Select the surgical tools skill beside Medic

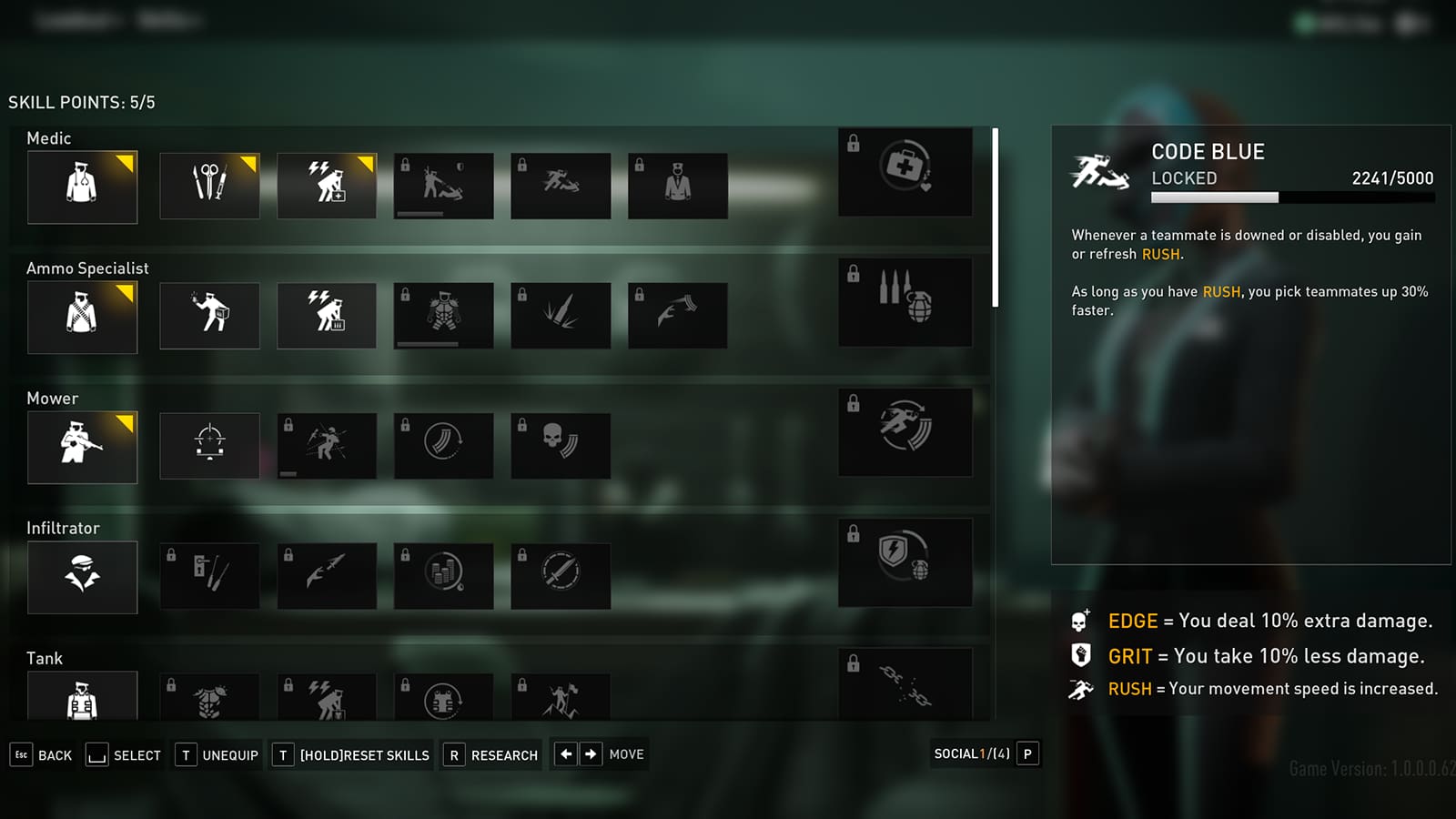coord(209,186)
